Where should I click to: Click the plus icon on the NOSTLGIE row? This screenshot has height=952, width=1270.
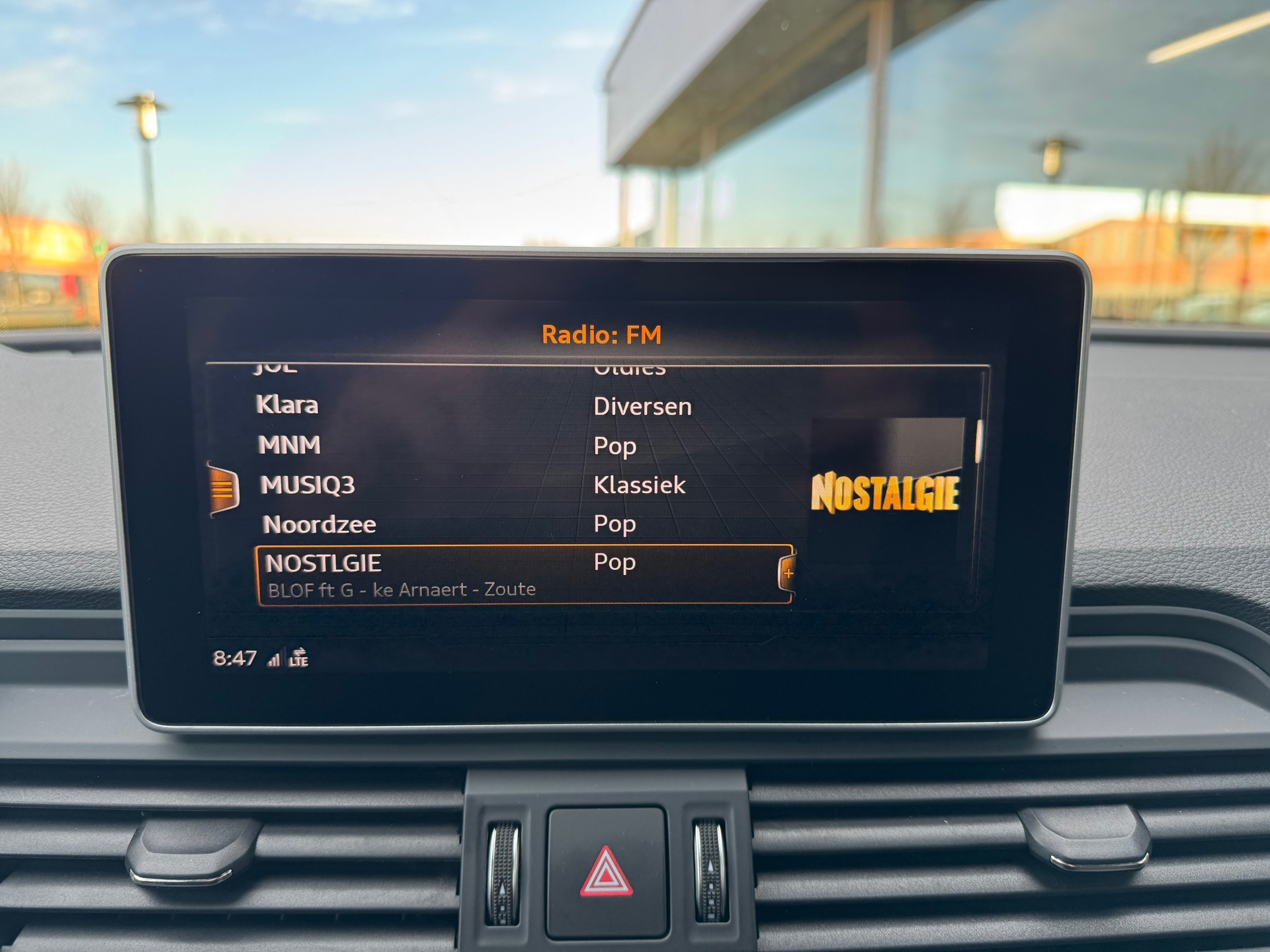click(x=787, y=573)
